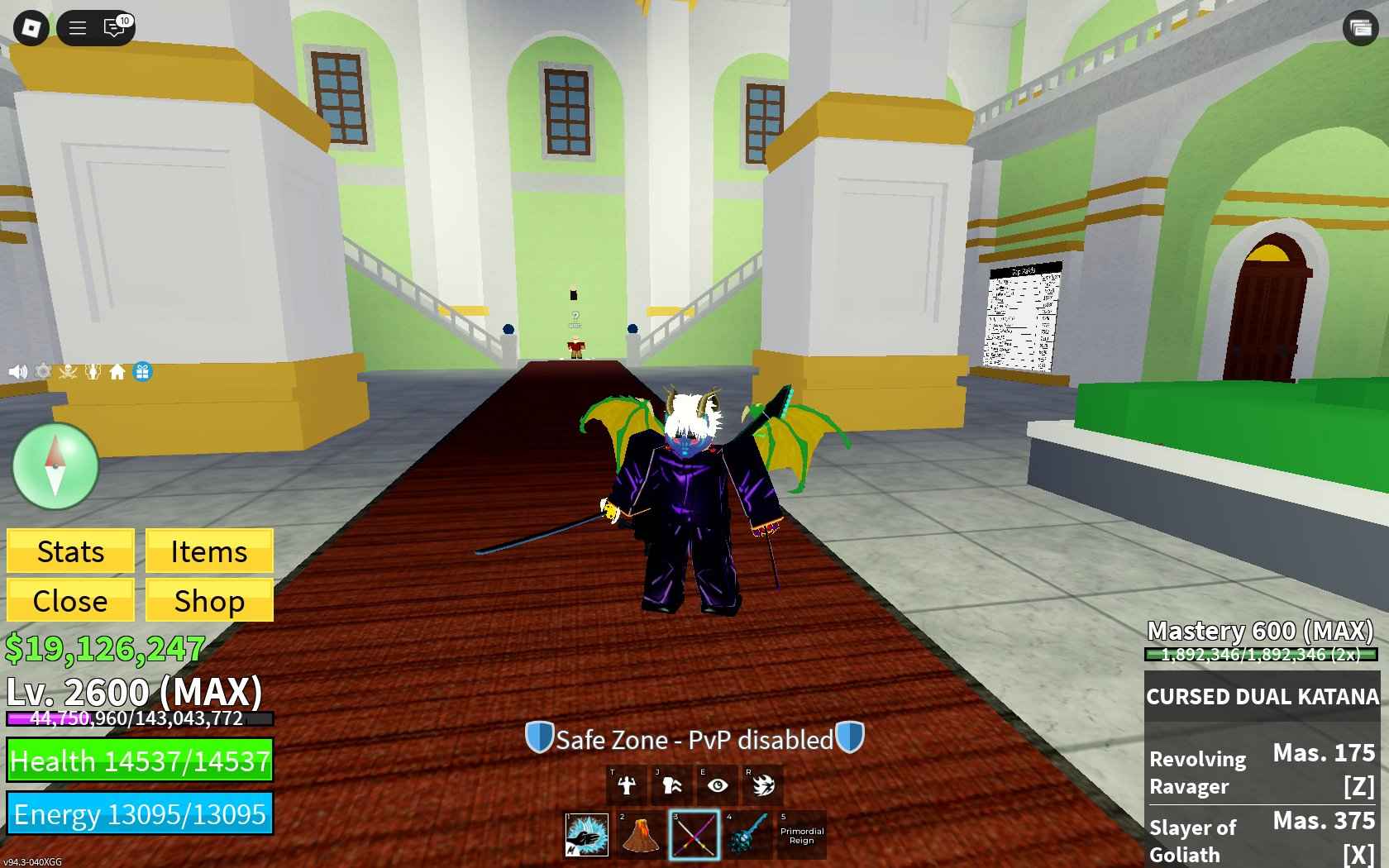Screen dimensions: 1389x868
Task: Select Primordial Reign in slot 5
Action: click(x=800, y=835)
